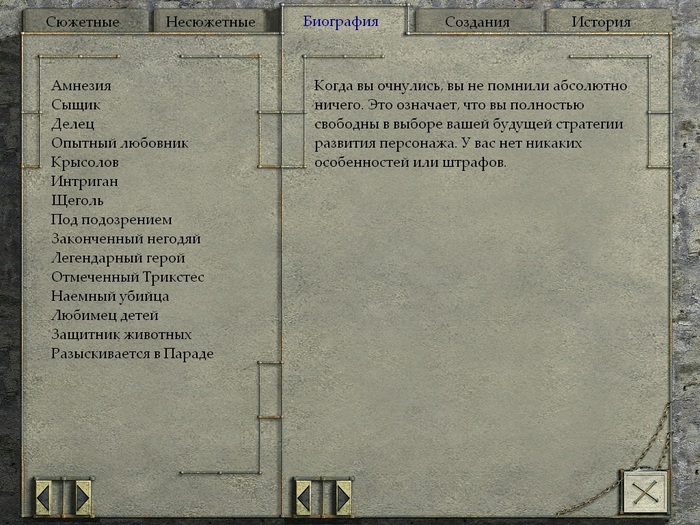
Task: Open the Наемный убийца entry
Action: pos(110,296)
